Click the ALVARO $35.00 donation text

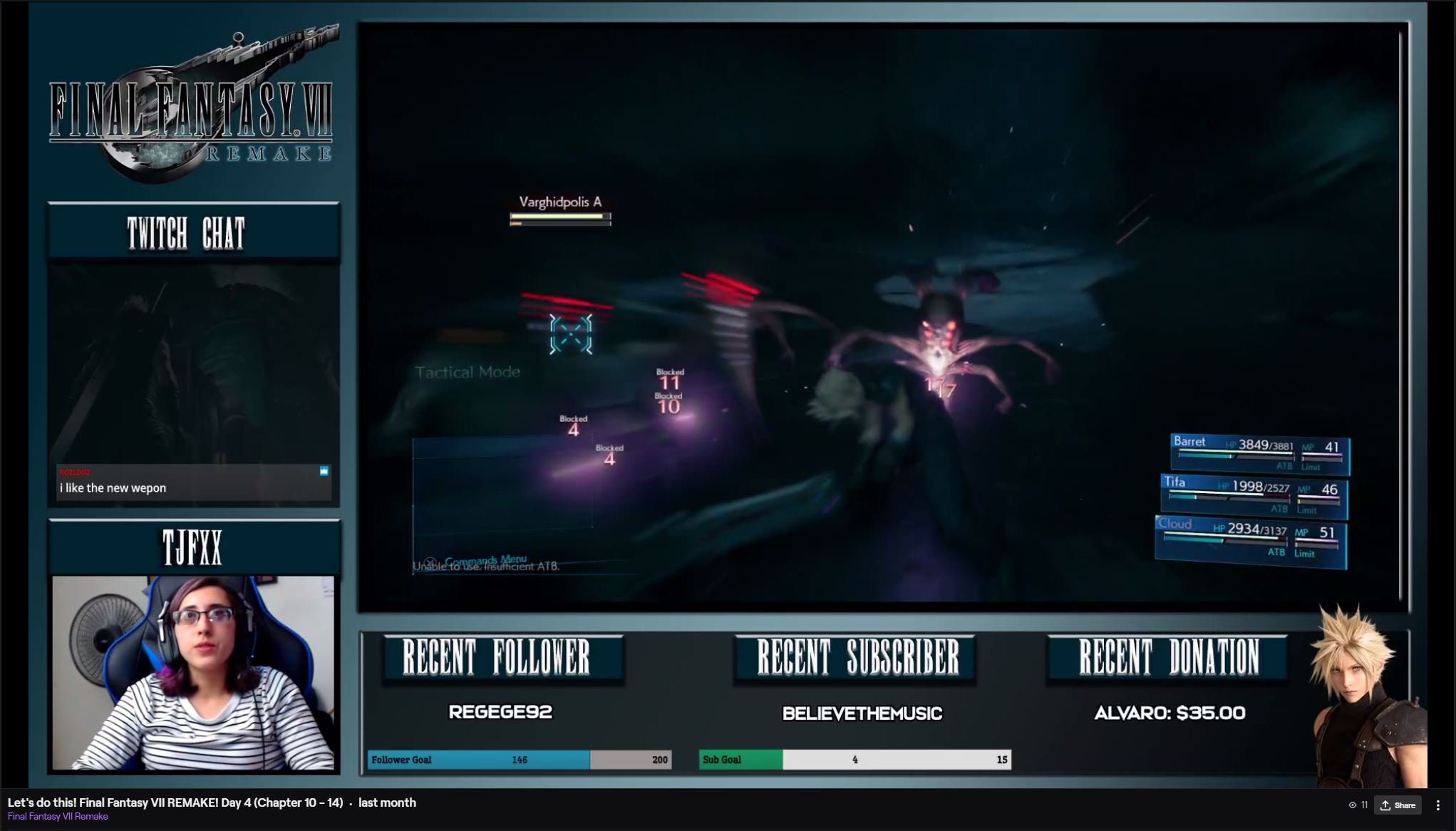coord(1169,712)
